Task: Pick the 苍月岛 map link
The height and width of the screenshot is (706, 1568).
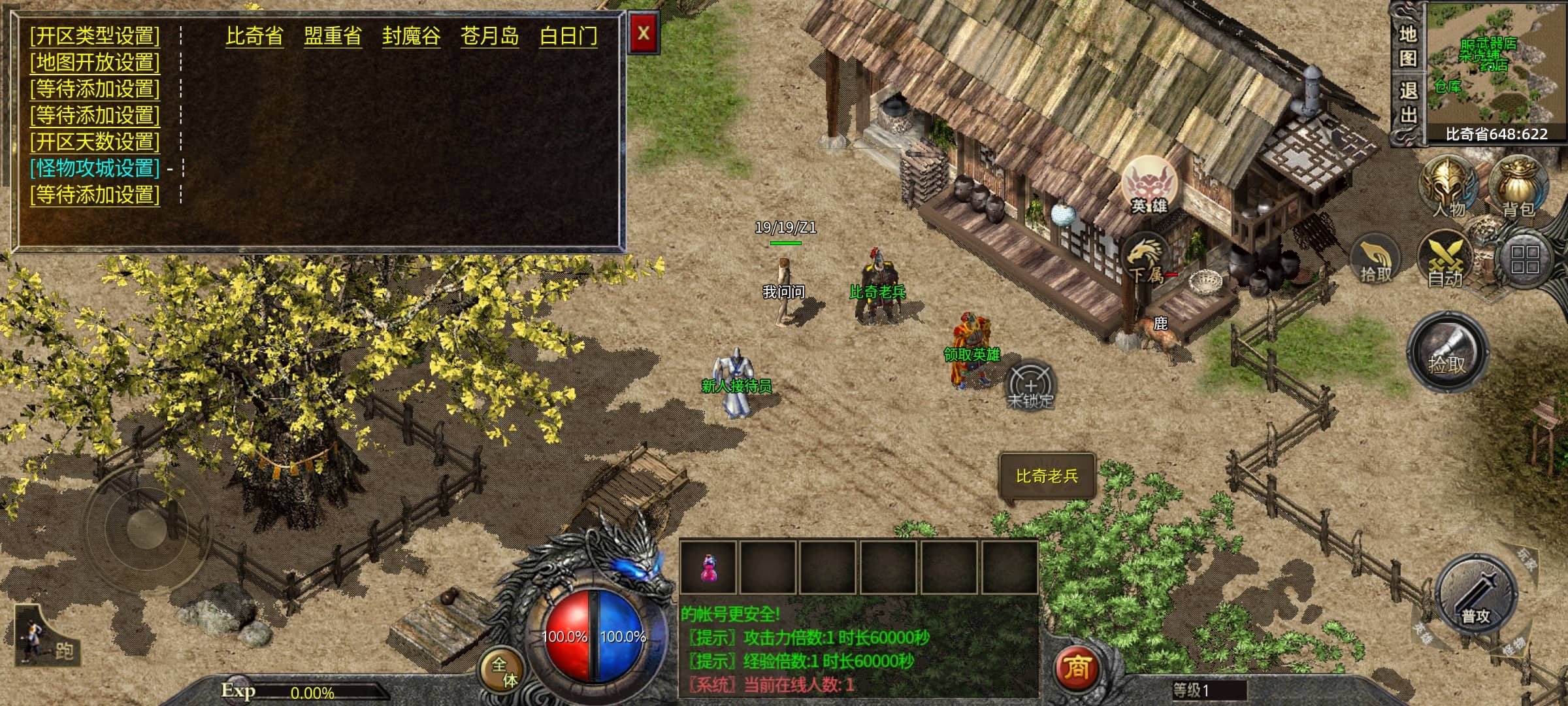Action: click(489, 36)
